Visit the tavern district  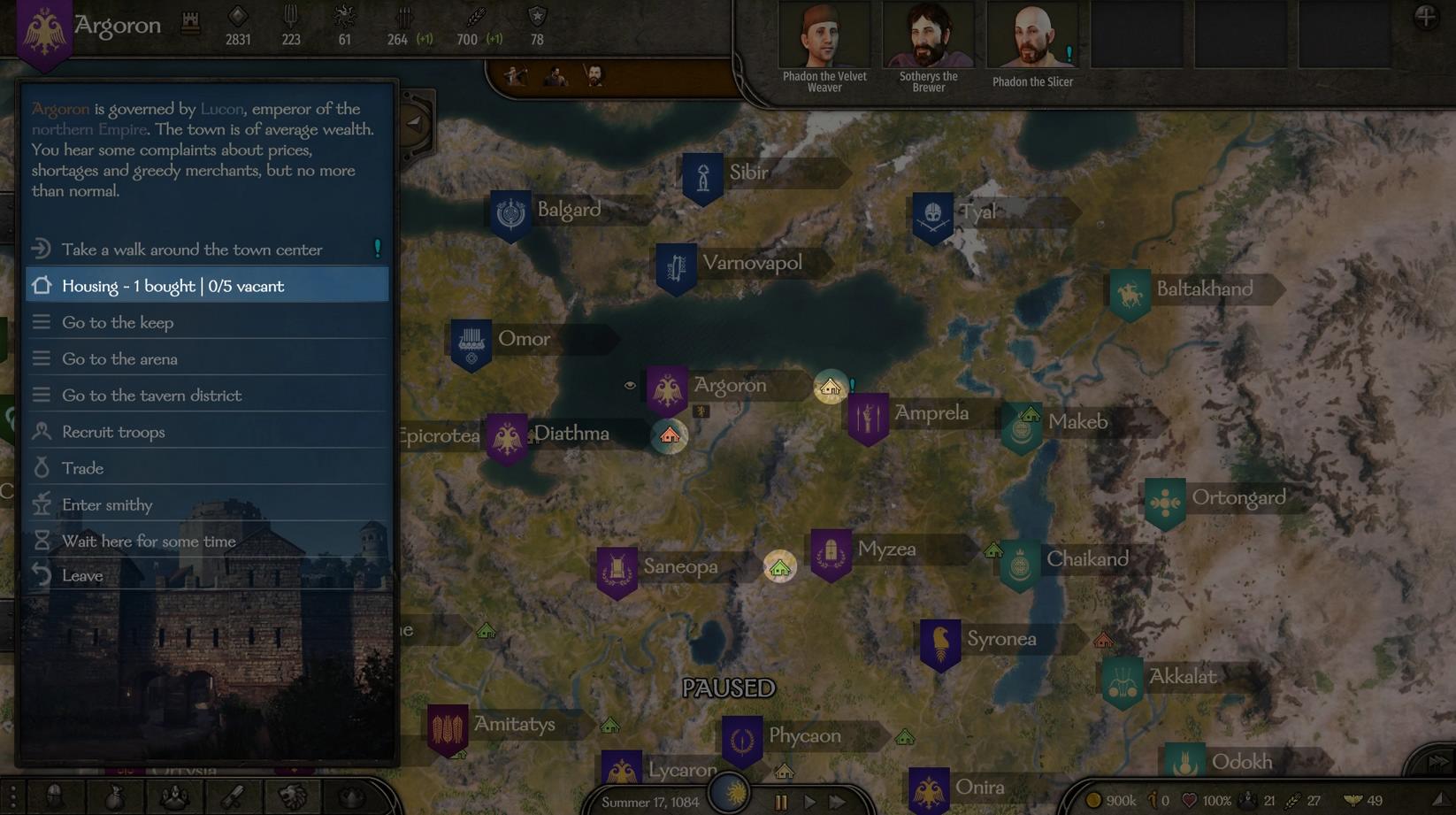click(x=151, y=396)
